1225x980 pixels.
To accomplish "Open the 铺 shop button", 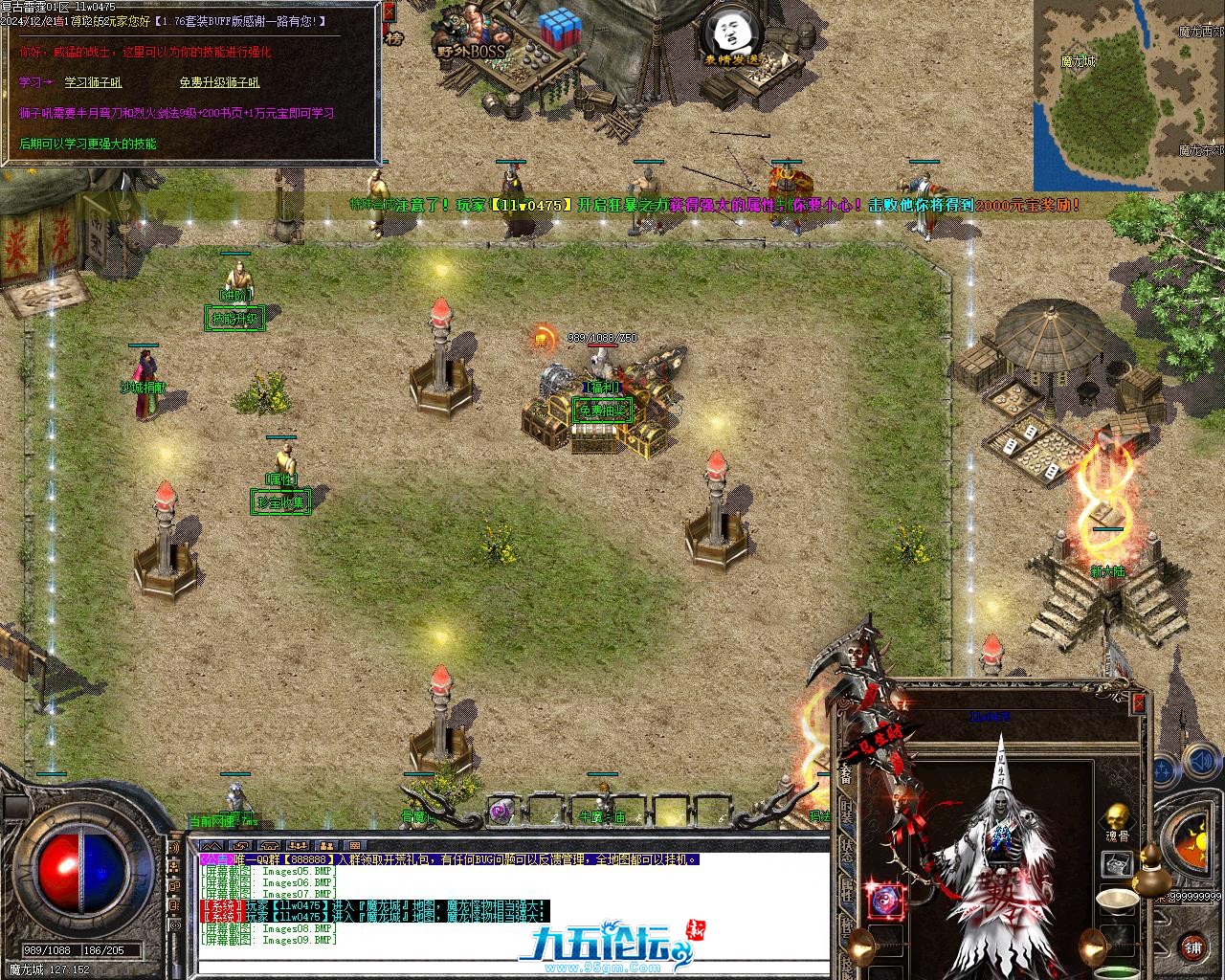I will point(1192,947).
